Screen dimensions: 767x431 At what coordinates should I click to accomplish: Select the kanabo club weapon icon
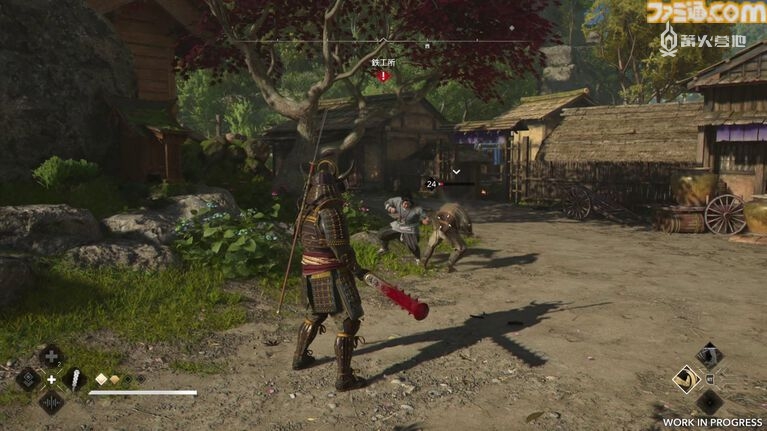click(x=75, y=379)
